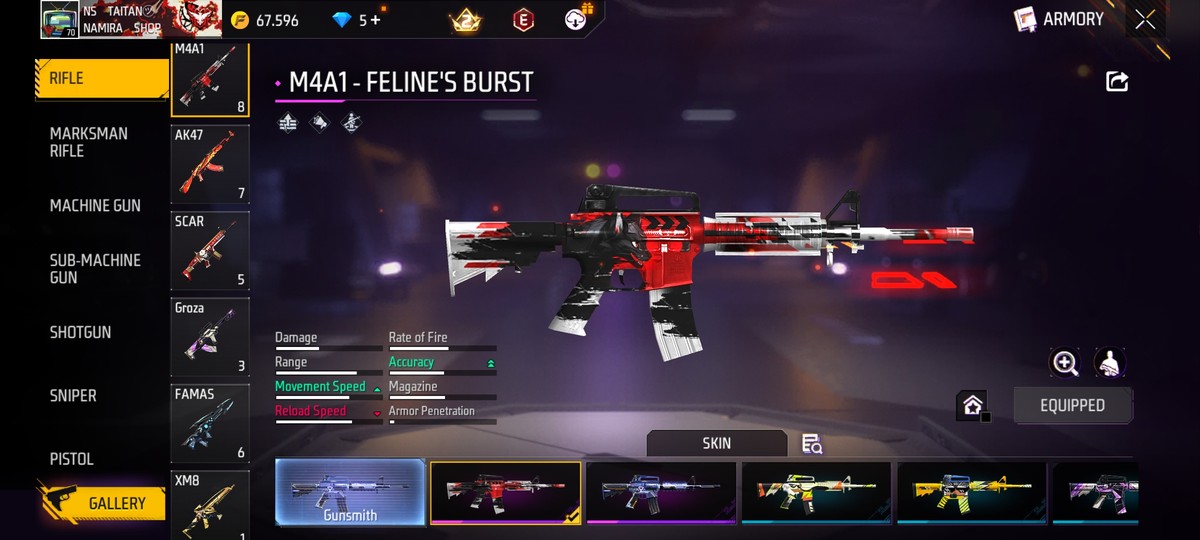Open the Gunsmith skin option
Image resolution: width=1200 pixels, height=540 pixels.
pyautogui.click(x=350, y=492)
